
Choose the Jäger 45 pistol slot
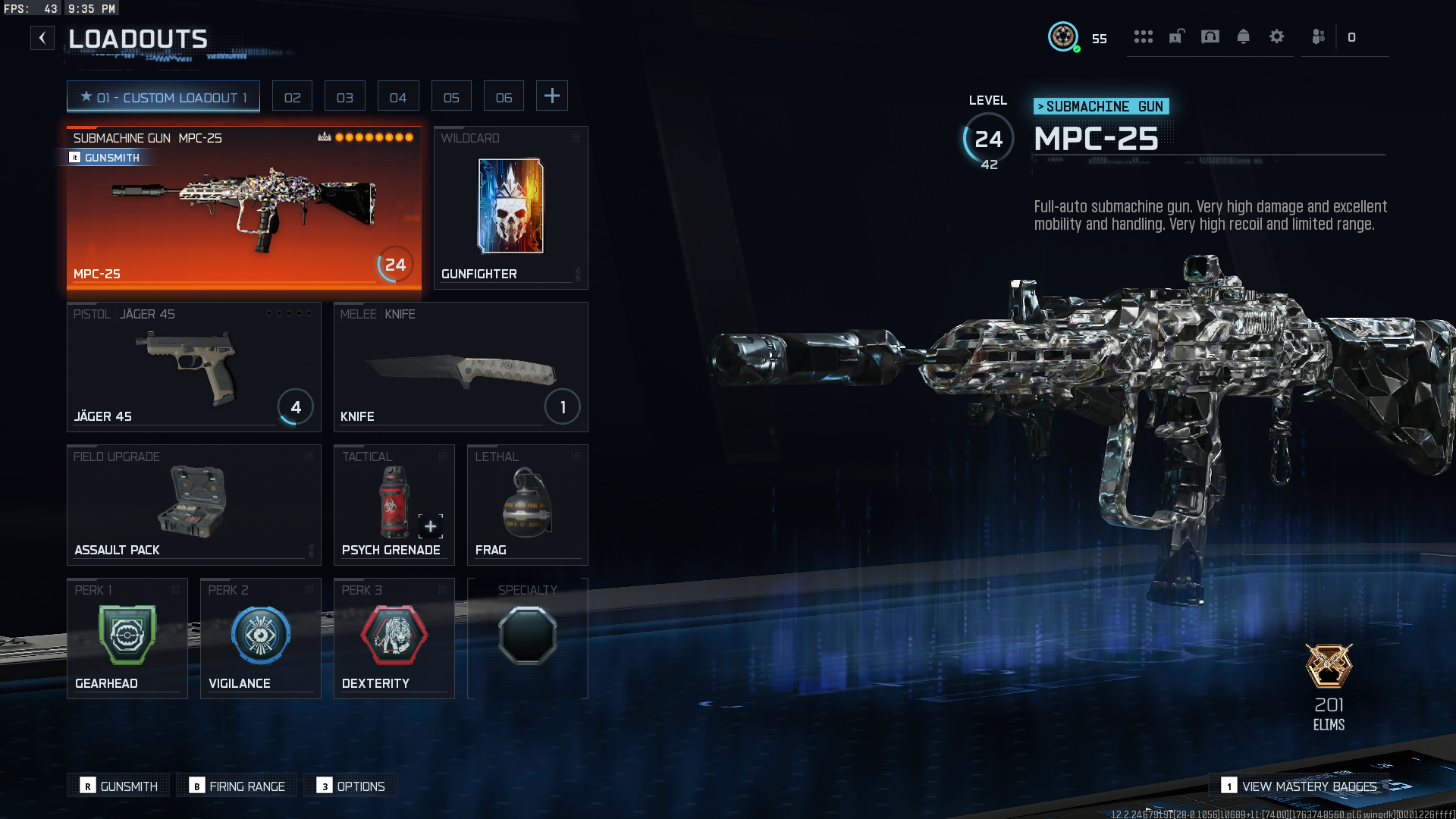coord(193,367)
